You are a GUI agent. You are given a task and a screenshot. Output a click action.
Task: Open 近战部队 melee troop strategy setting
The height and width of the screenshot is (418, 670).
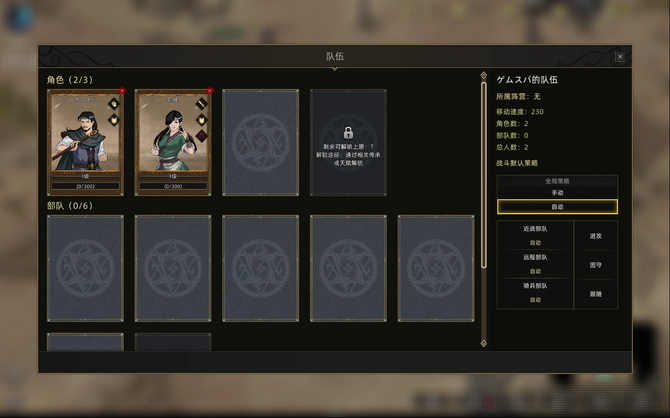click(x=535, y=235)
